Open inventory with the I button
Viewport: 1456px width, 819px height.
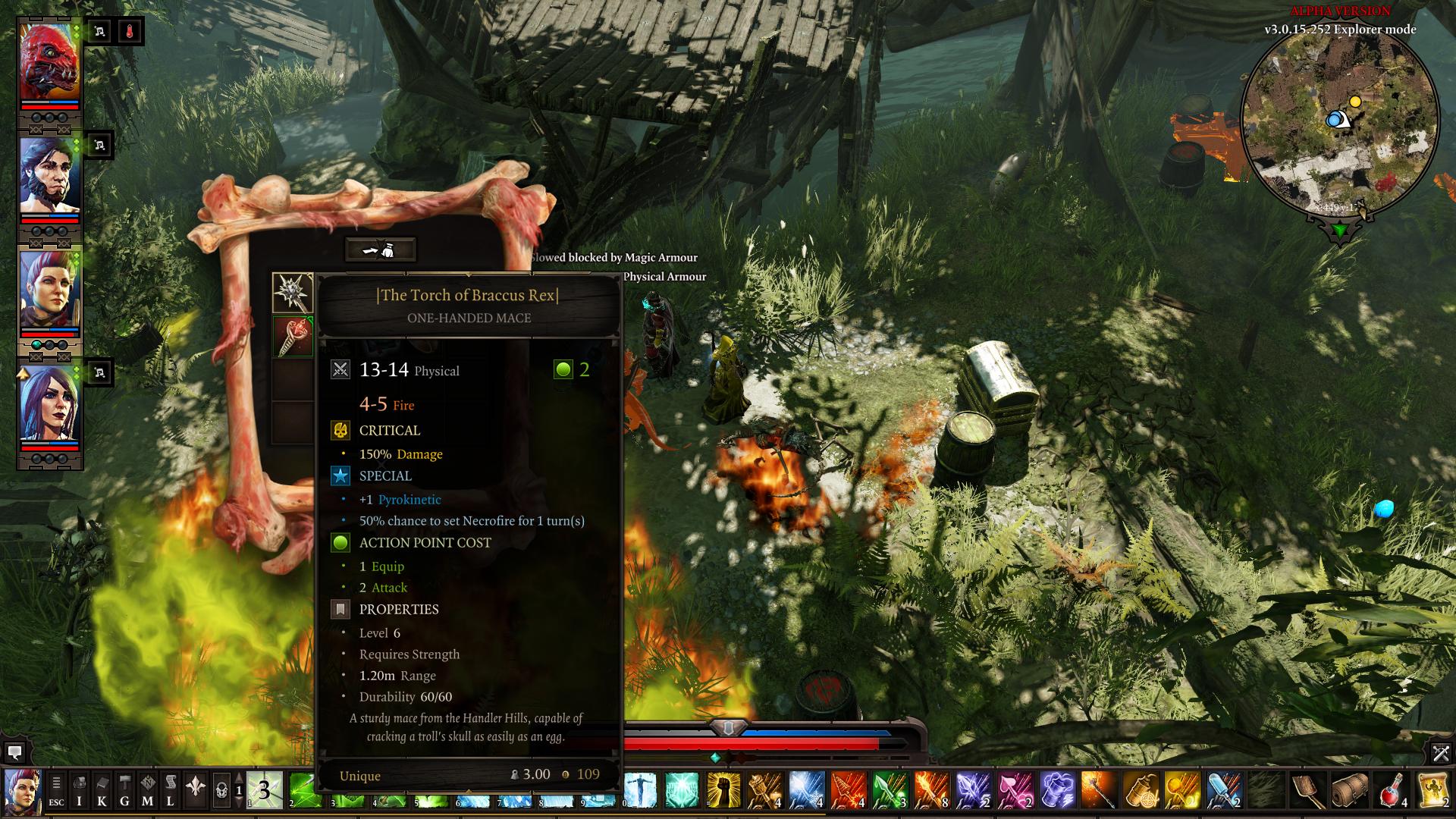pyautogui.click(x=79, y=790)
